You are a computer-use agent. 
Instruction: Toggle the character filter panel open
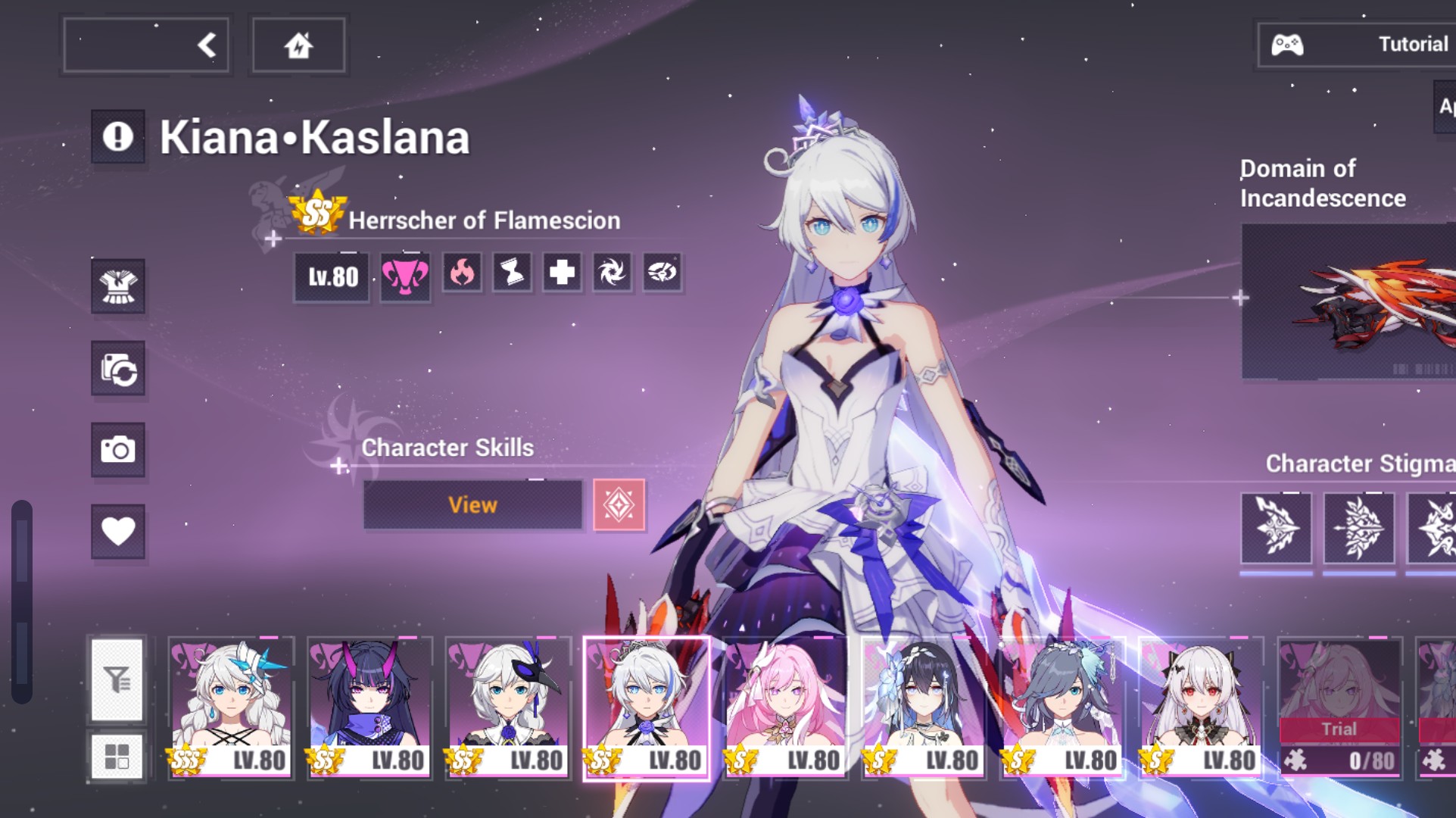(x=118, y=680)
